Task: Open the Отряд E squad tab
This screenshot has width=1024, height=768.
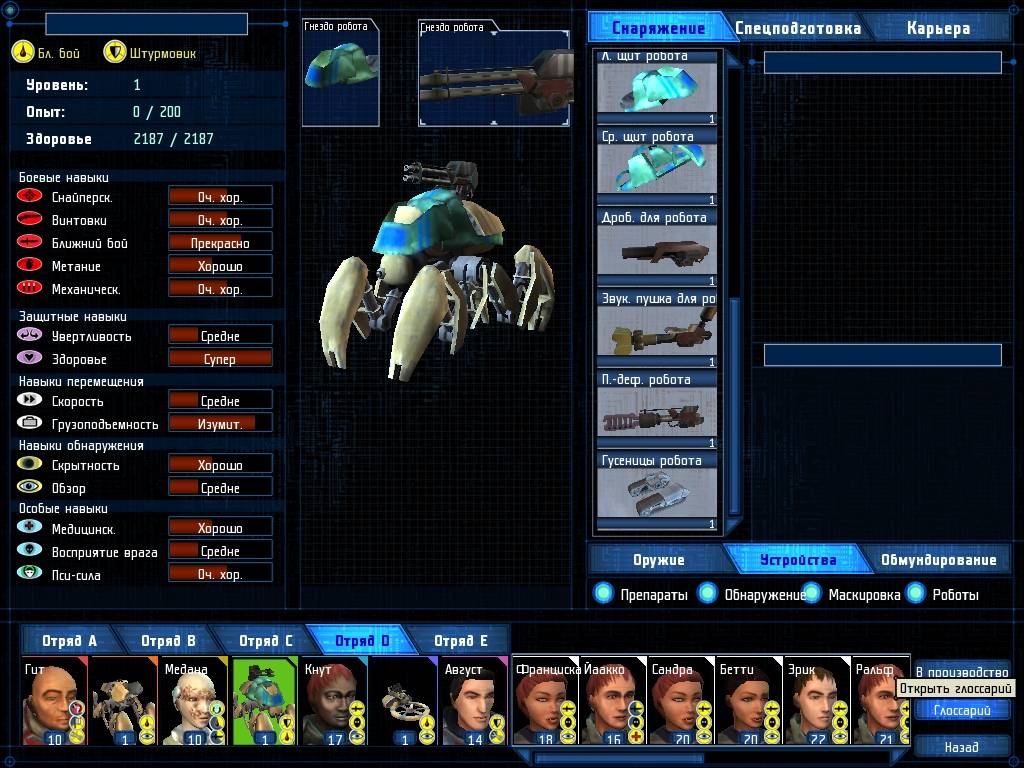Action: [x=461, y=641]
